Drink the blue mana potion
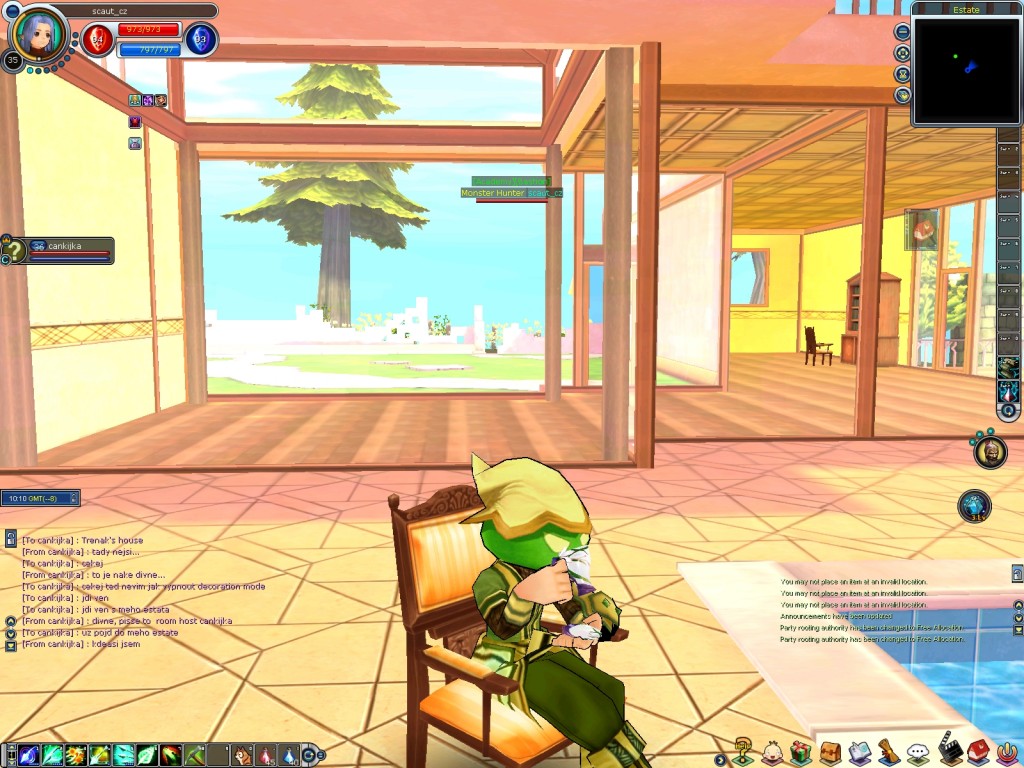 pyautogui.click(x=290, y=755)
